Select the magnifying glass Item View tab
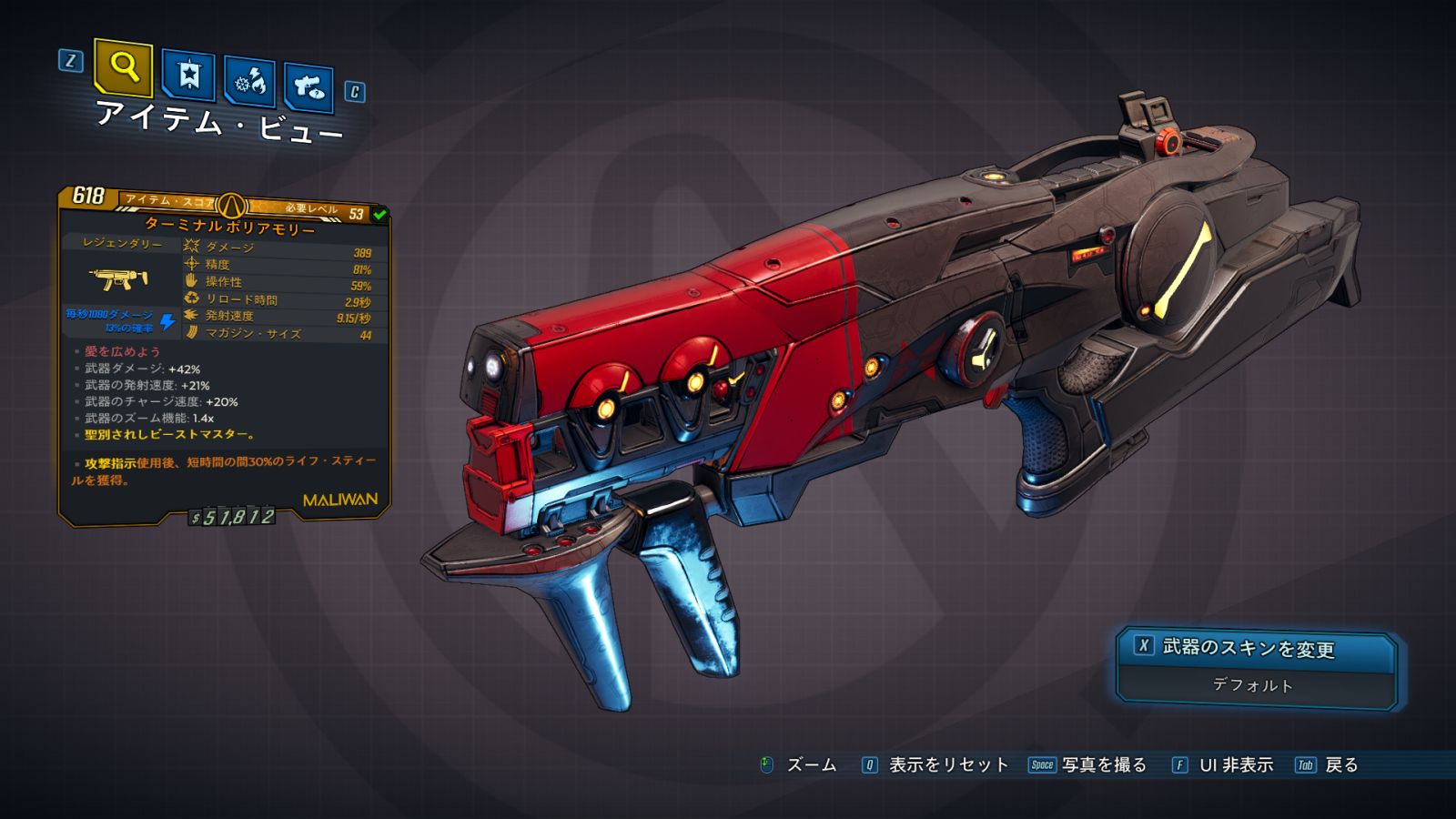This screenshot has height=819, width=1456. pyautogui.click(x=123, y=67)
